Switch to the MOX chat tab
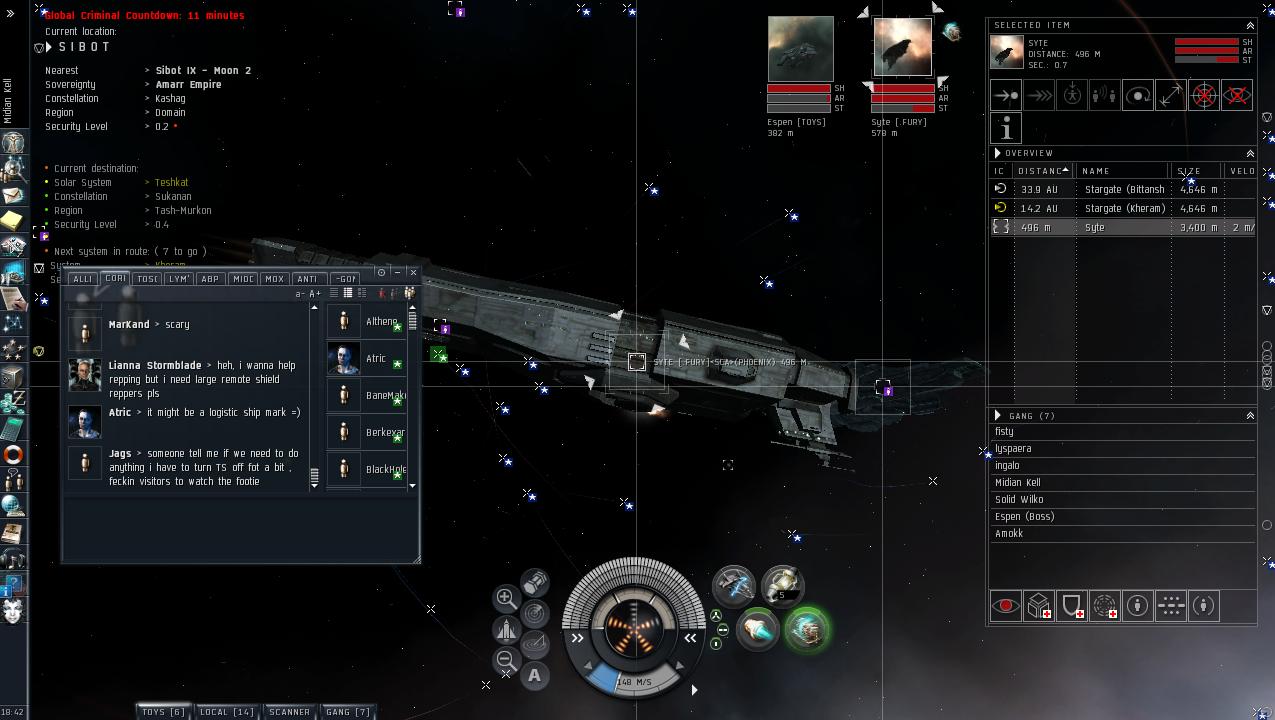 (x=274, y=279)
